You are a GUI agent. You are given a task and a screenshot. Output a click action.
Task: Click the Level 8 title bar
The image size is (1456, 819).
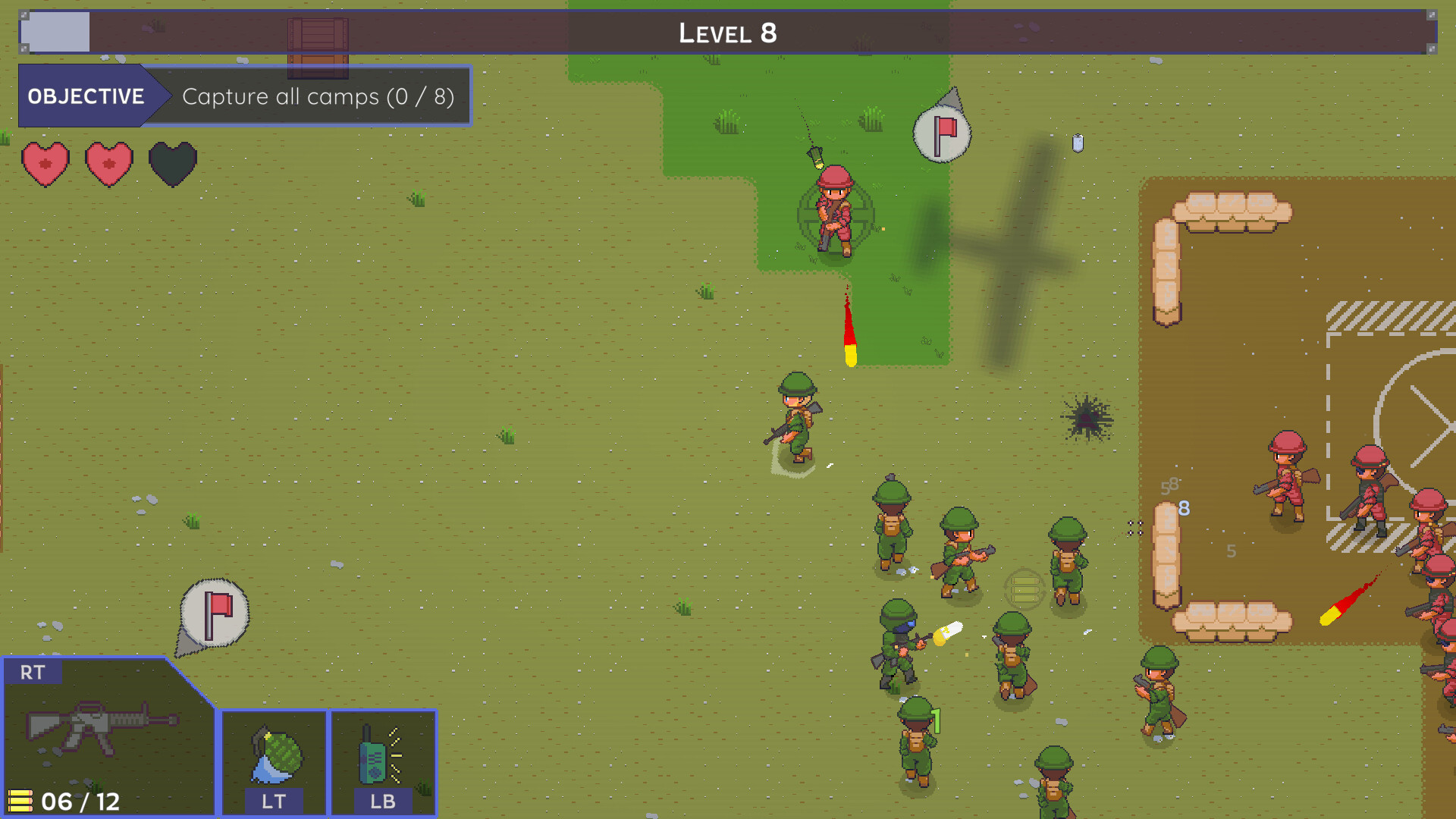[727, 33]
